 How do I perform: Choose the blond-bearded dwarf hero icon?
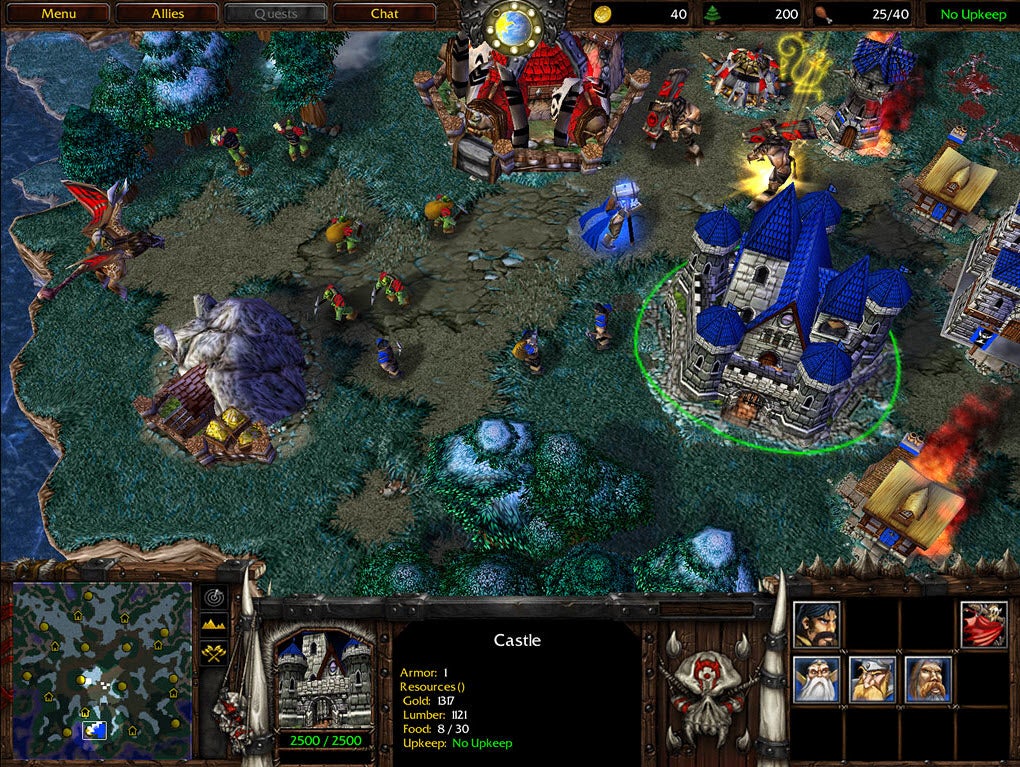(x=873, y=680)
